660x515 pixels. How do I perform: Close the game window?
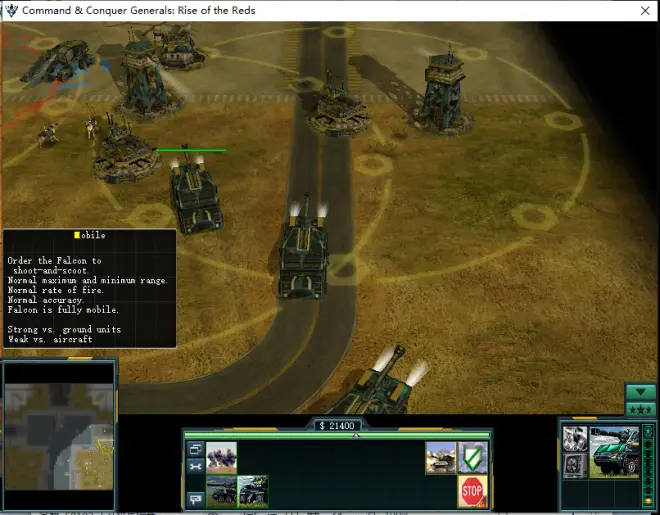[643, 10]
